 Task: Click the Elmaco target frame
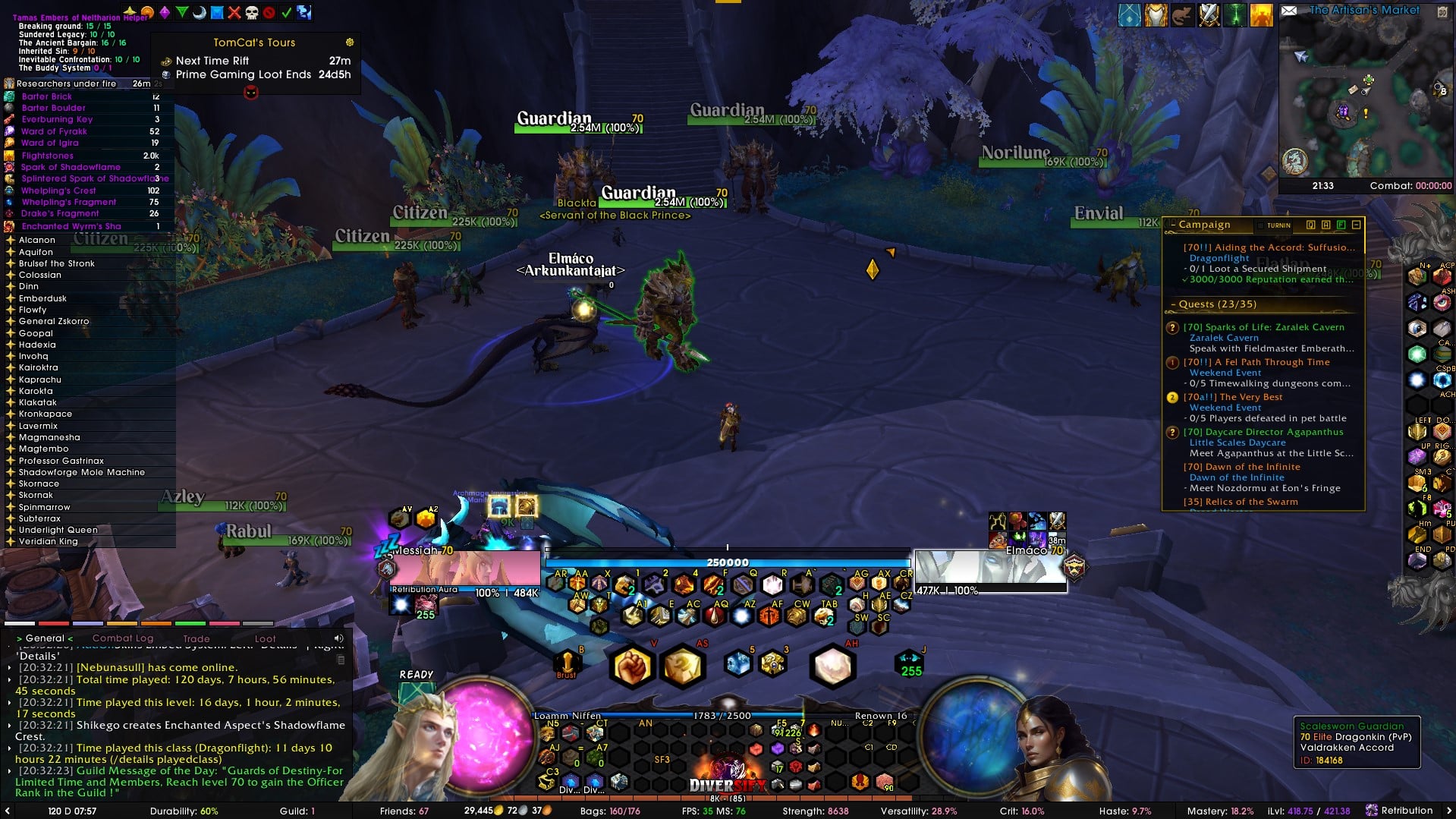point(989,571)
